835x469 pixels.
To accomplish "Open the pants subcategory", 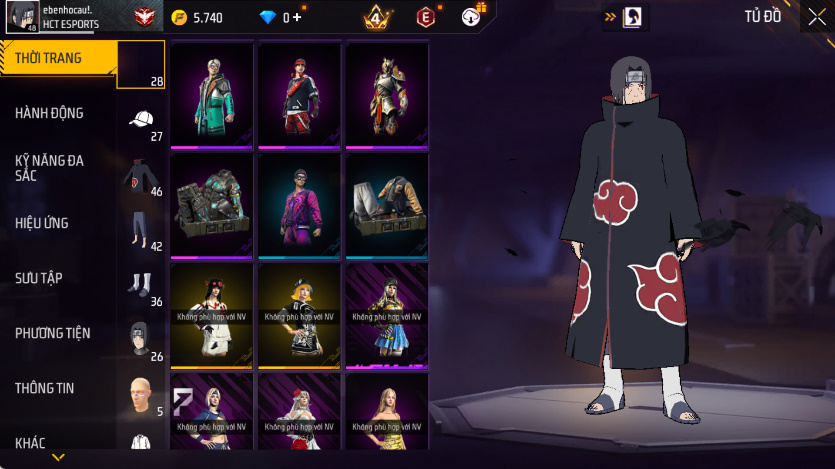I will click(141, 229).
